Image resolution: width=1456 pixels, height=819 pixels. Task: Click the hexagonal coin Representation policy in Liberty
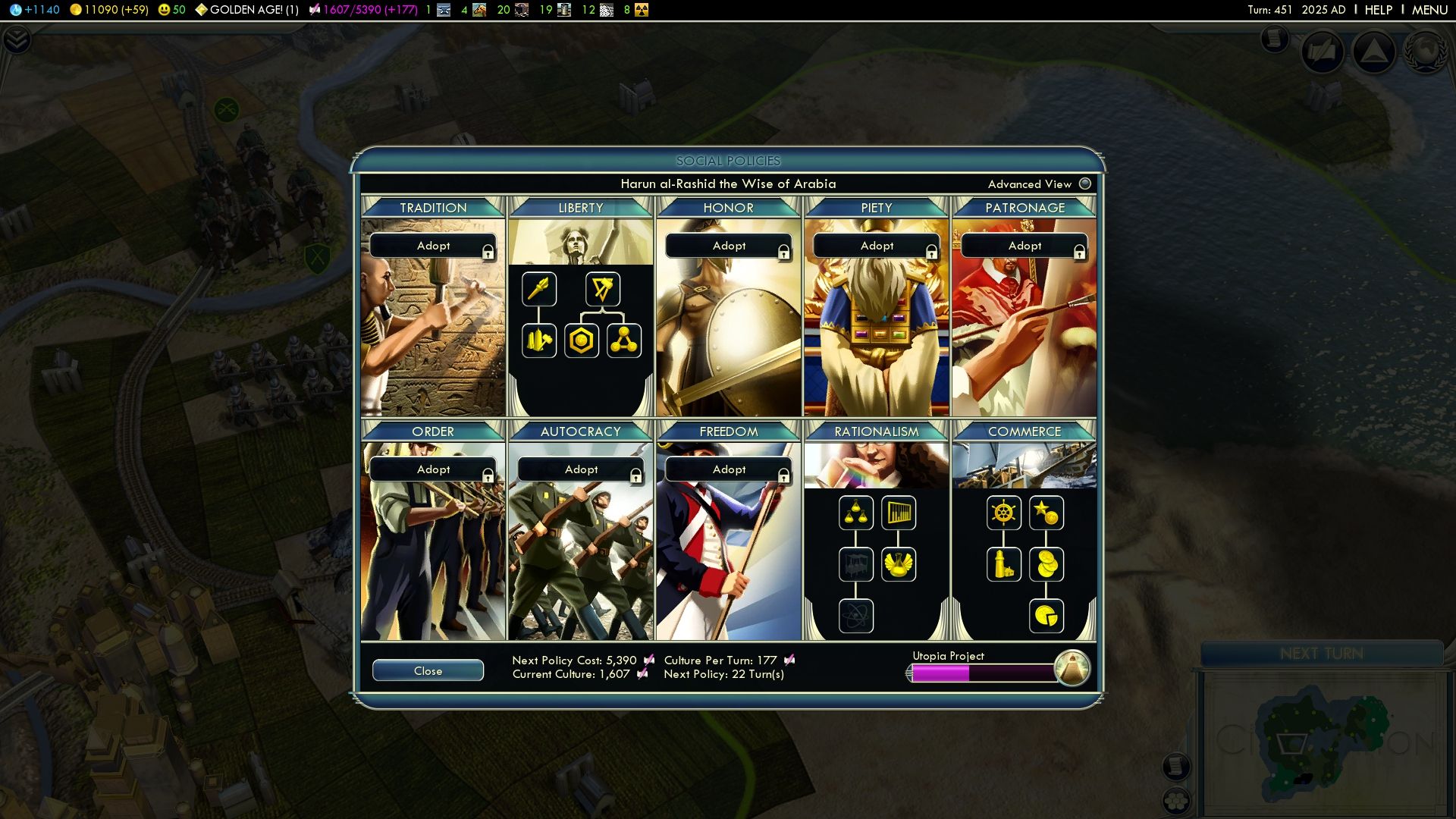pyautogui.click(x=580, y=340)
